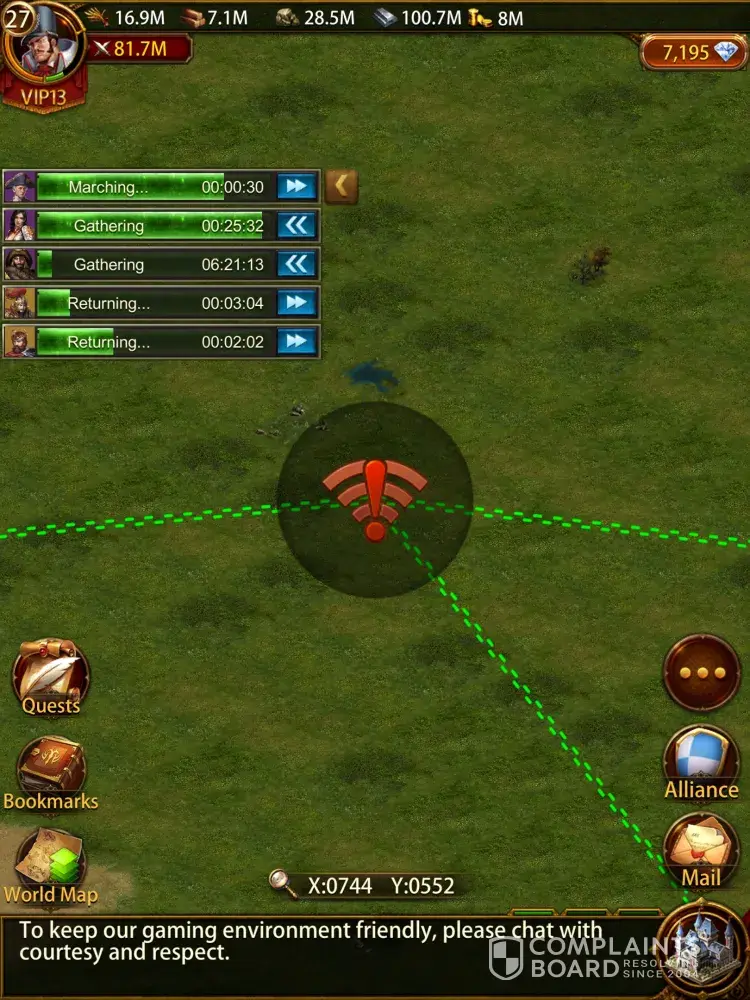Speed up Returning march at 00:02:02
This screenshot has width=750, height=1000.
pos(297,341)
